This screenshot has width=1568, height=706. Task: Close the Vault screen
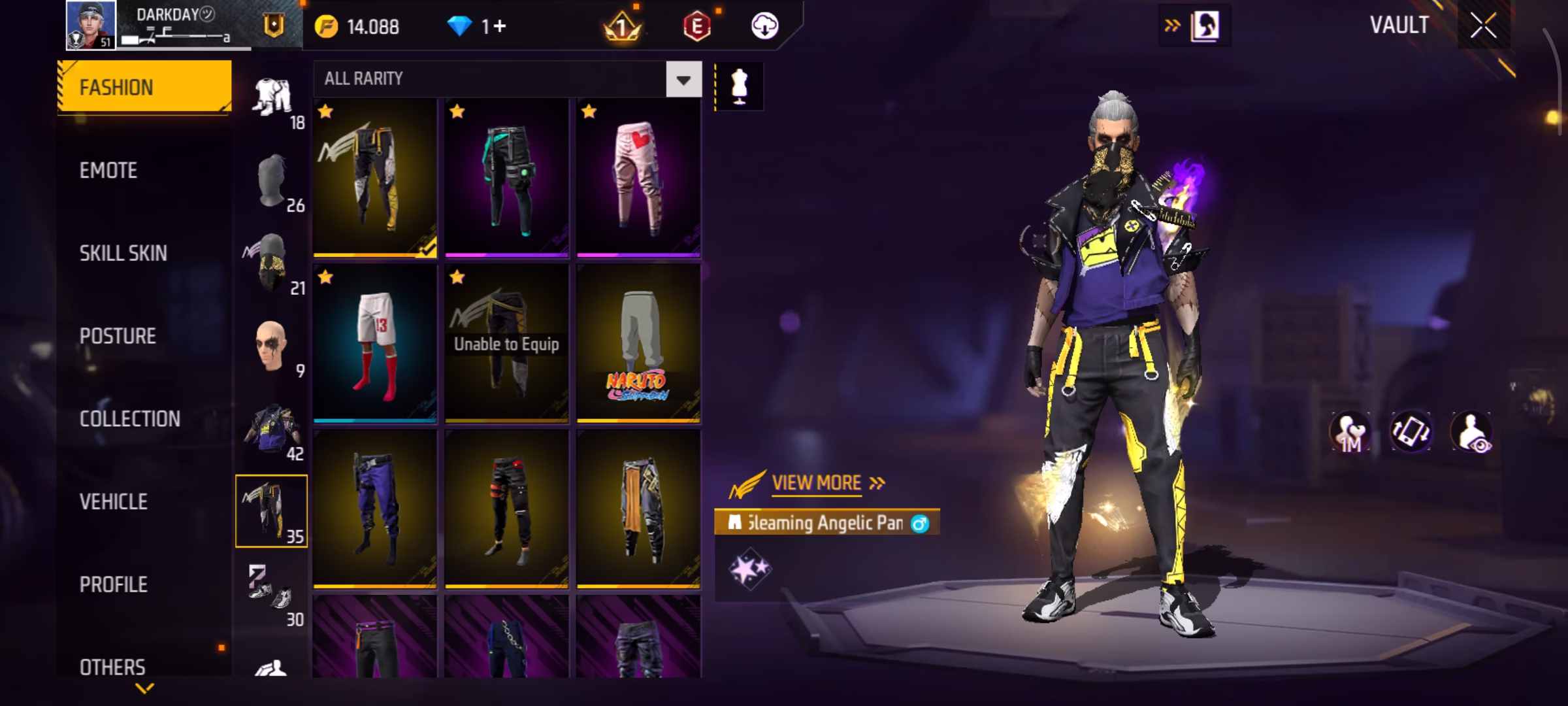(1483, 26)
